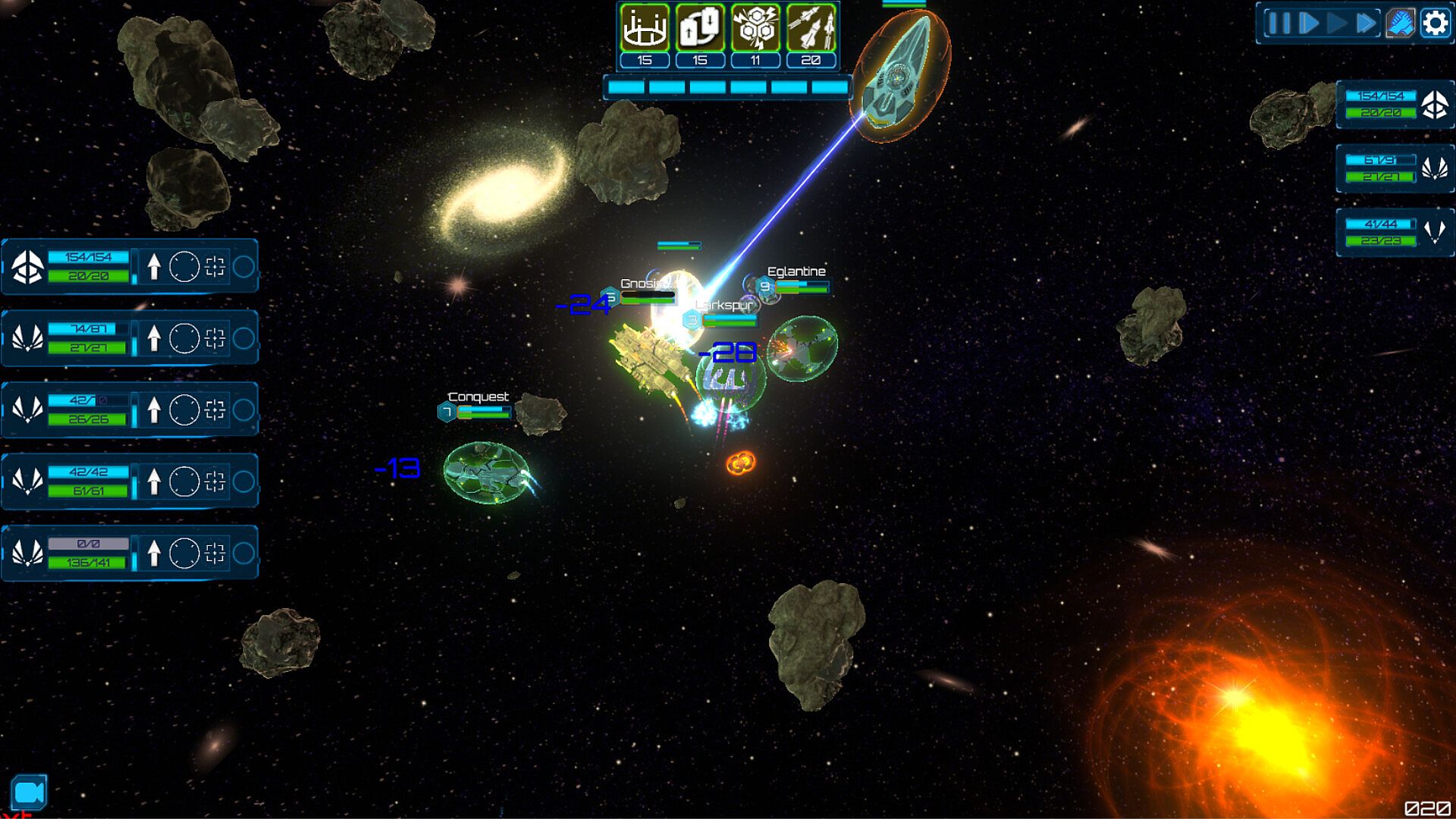Viewport: 1456px width, 819px height.
Task: Select the friendly ship with 0/0 shields
Action: pos(28,553)
